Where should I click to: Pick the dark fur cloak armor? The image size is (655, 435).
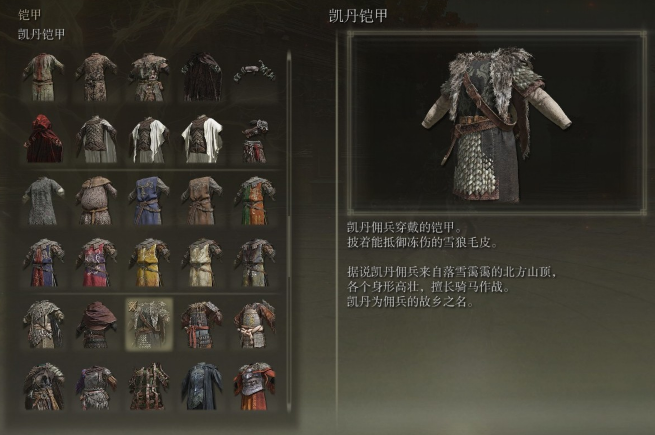coord(201,76)
